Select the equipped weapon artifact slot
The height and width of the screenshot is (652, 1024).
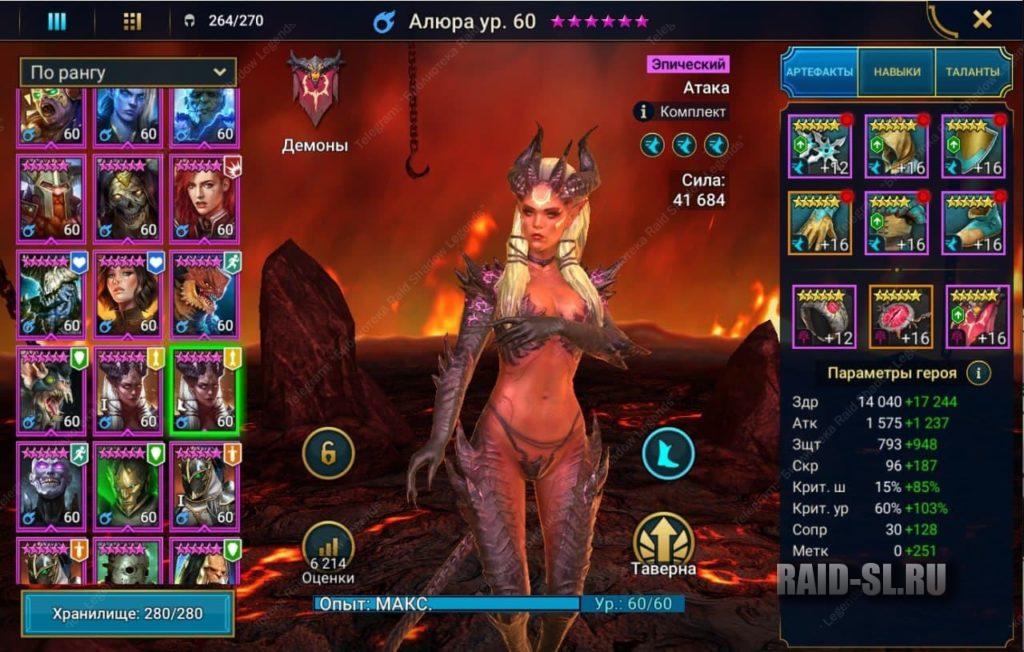(820, 145)
